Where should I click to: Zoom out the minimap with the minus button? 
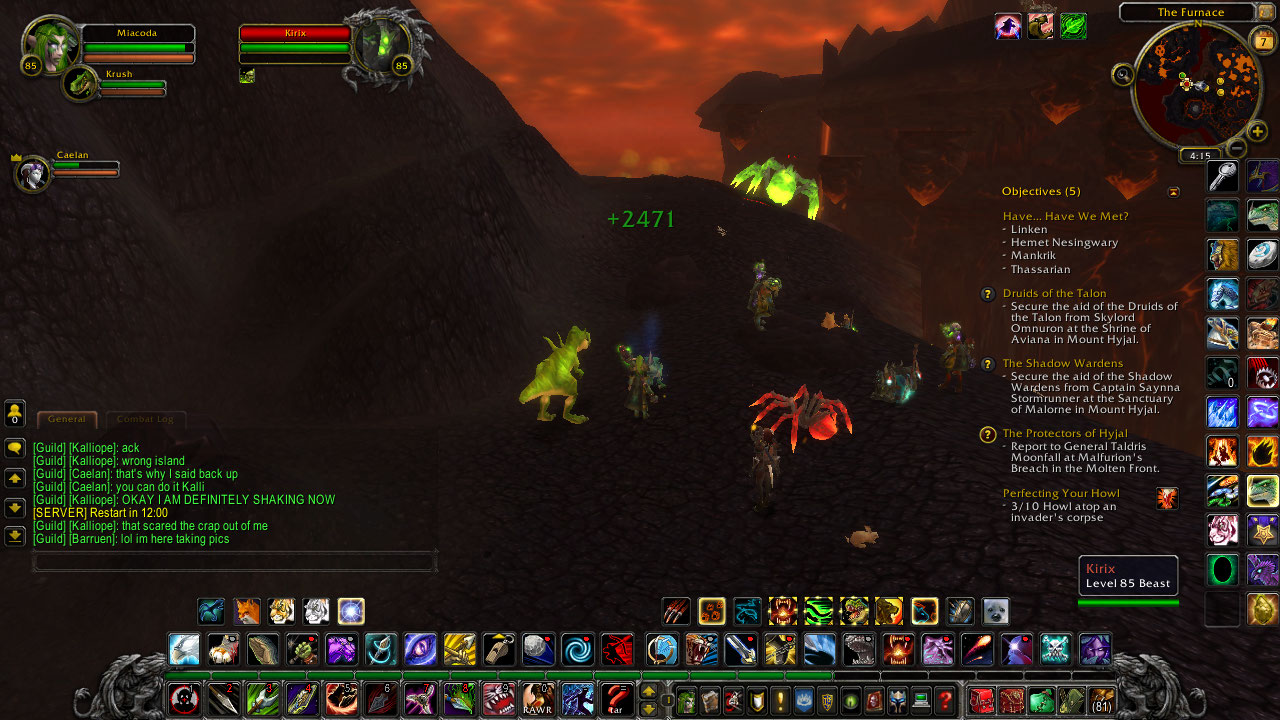coord(1236,148)
